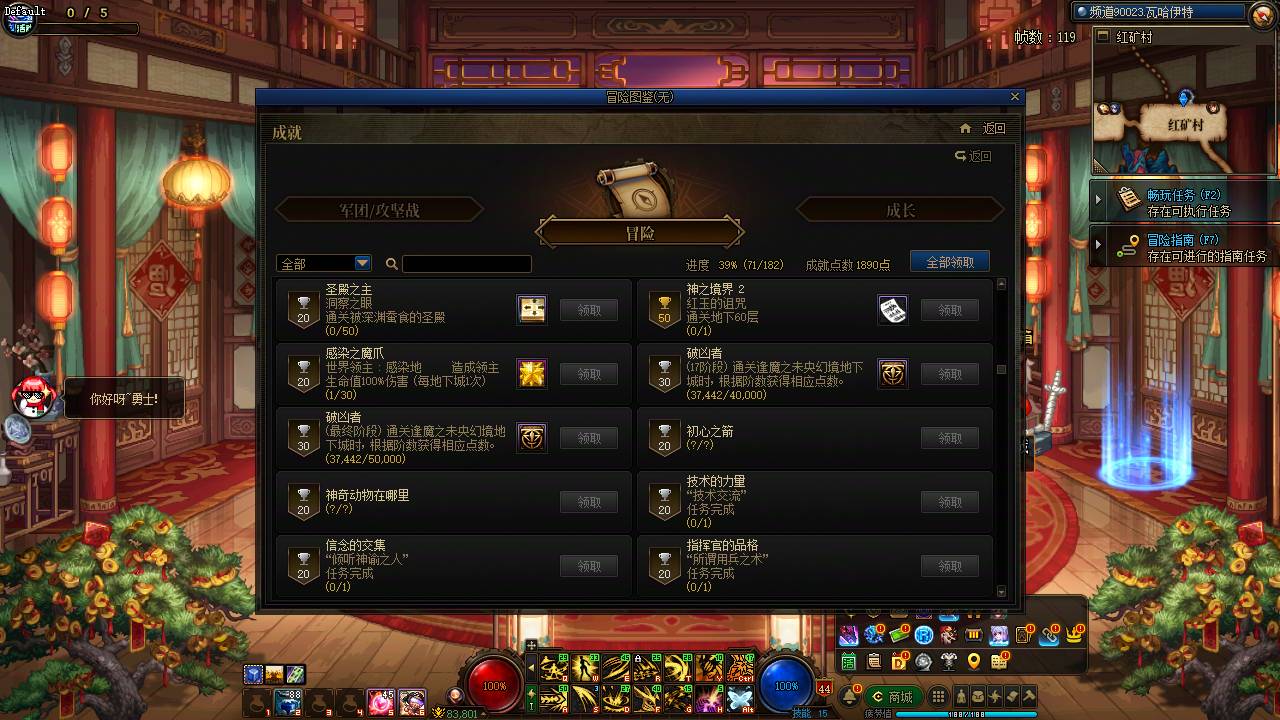The image size is (1280, 720).
Task: Click the achievement search input field
Action: coord(465,263)
